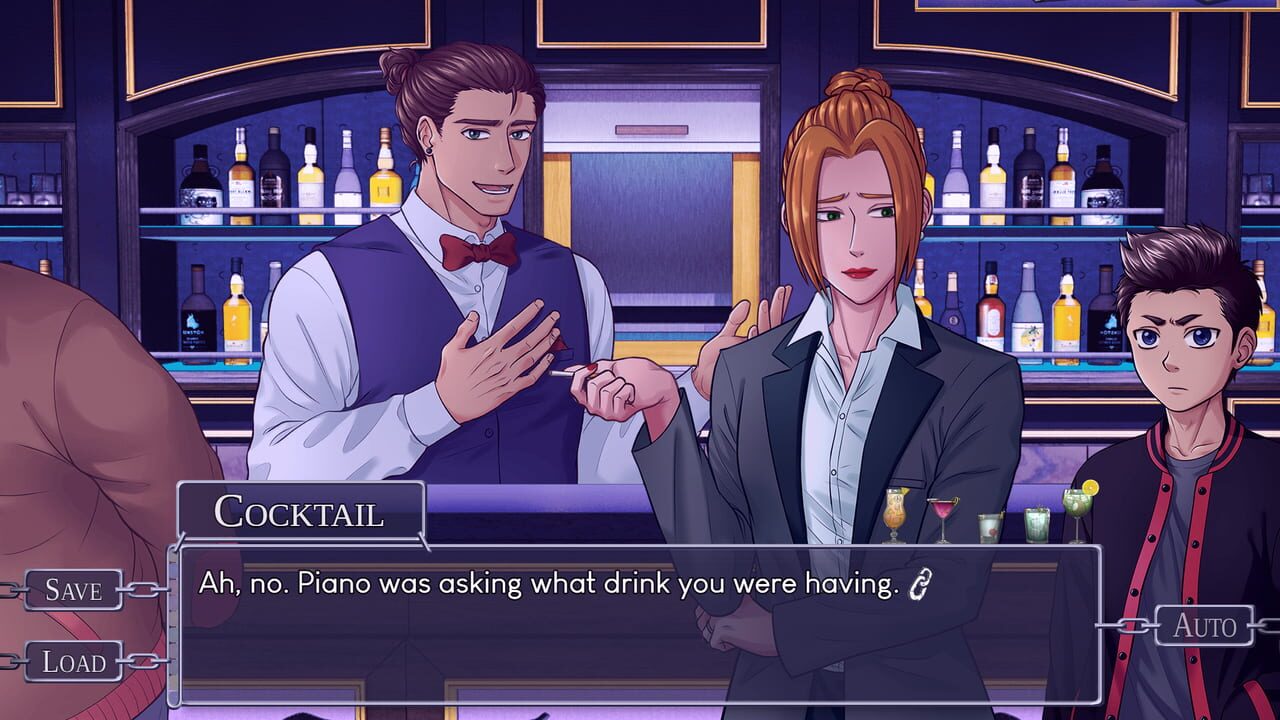1280x720 pixels.
Task: Click the small green mint drink on the counter
Action: tap(1037, 525)
